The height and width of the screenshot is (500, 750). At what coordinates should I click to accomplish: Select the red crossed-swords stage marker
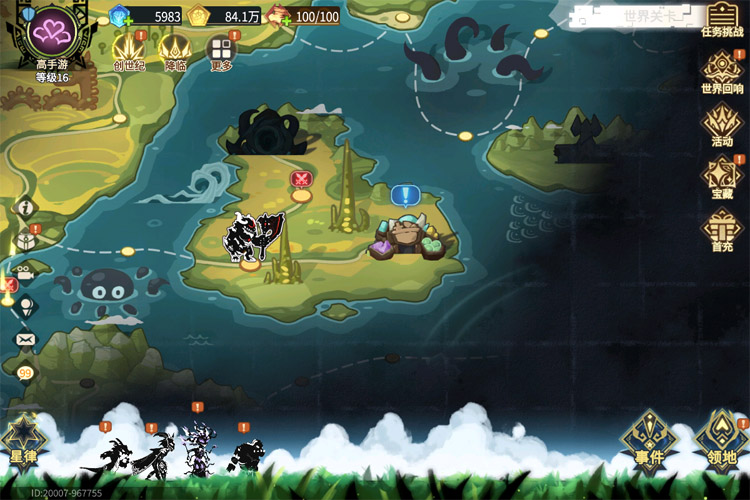coord(301,180)
